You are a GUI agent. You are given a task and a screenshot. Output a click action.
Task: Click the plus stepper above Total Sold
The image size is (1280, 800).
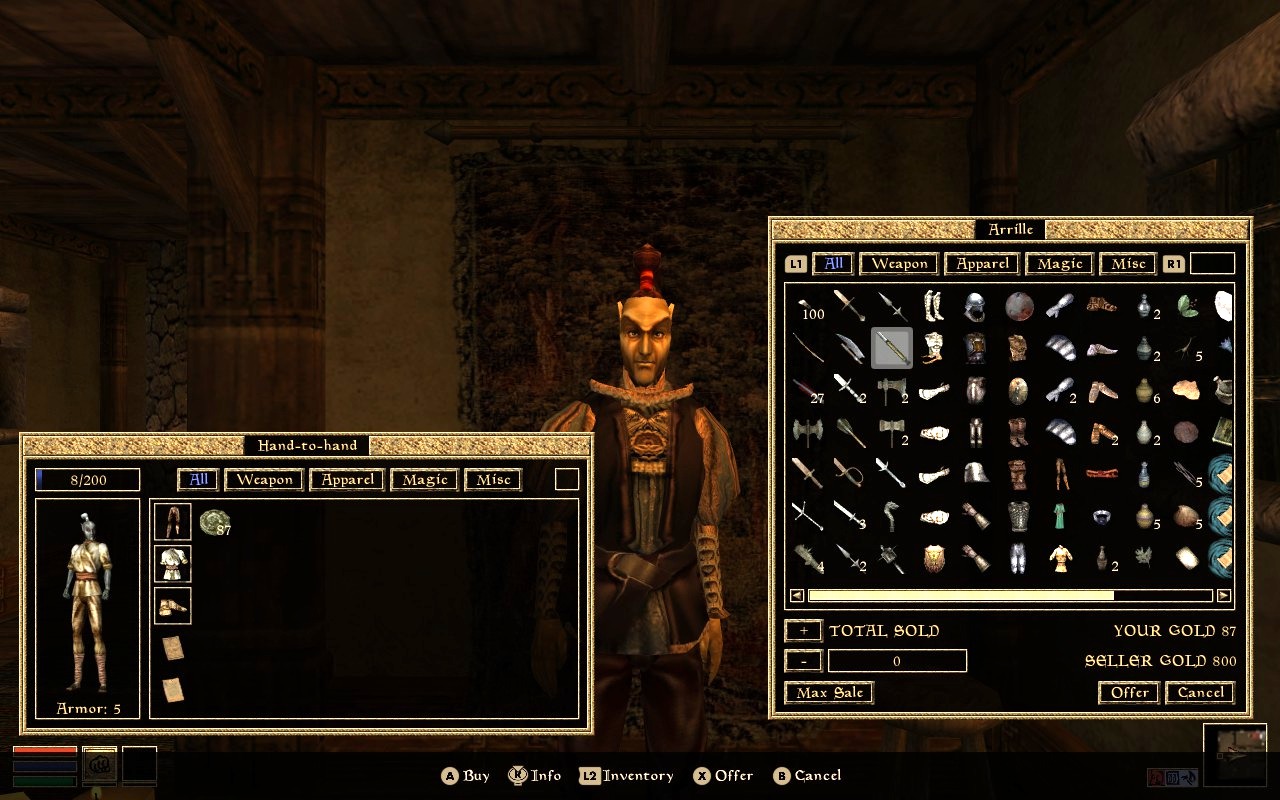[x=803, y=630]
